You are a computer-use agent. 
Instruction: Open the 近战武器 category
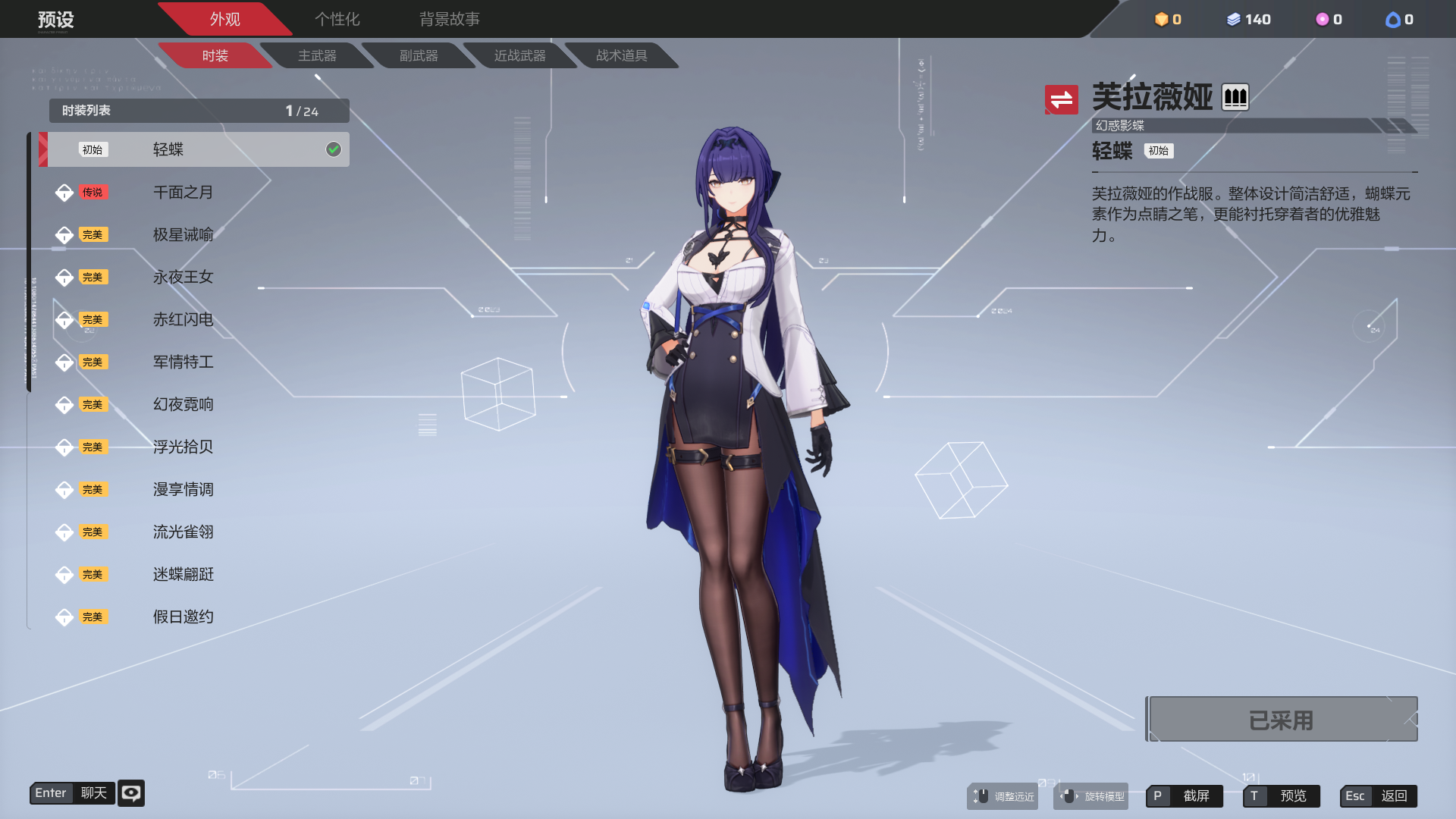[x=520, y=55]
